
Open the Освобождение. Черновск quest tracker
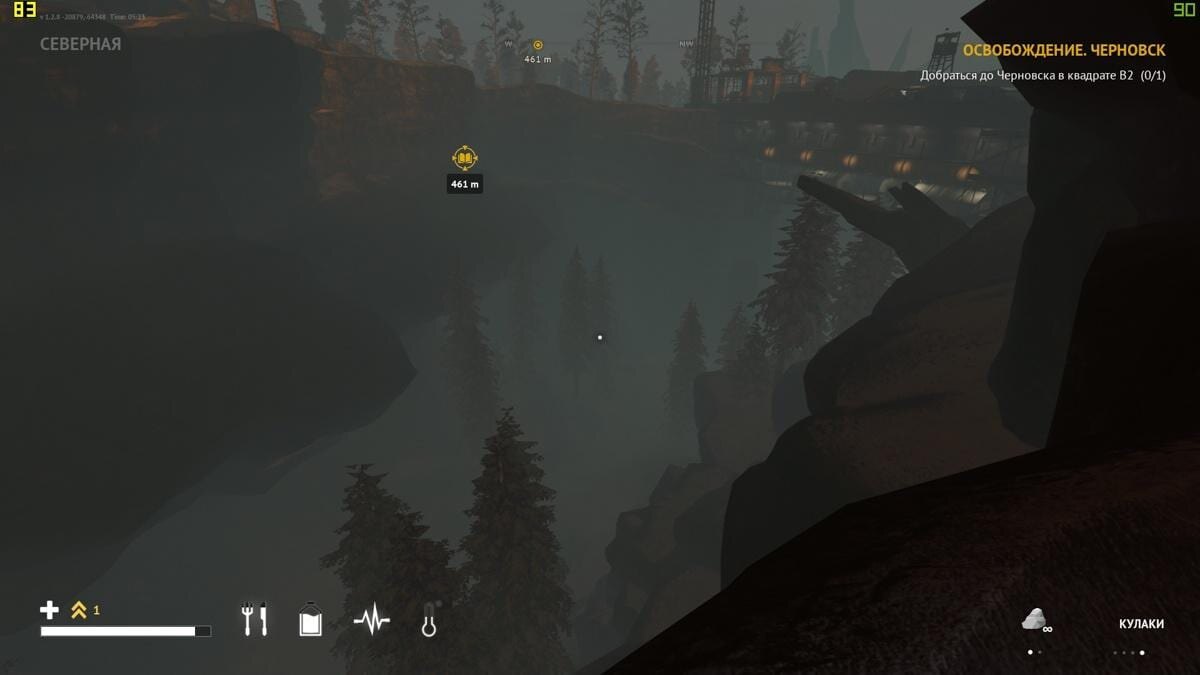pos(1063,50)
